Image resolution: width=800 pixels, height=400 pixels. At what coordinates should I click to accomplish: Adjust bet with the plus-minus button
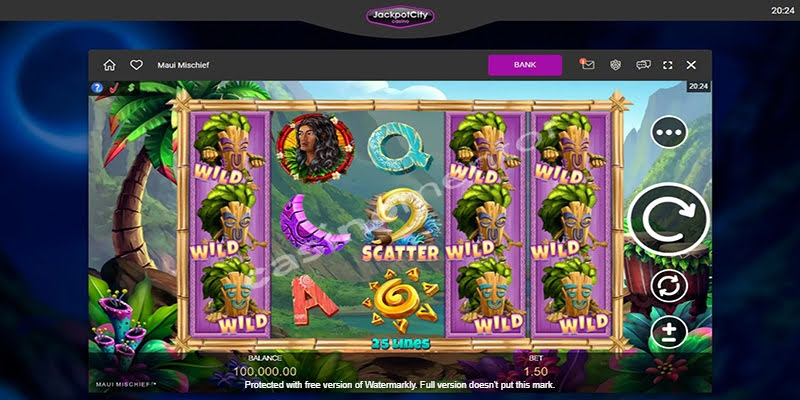pos(668,331)
